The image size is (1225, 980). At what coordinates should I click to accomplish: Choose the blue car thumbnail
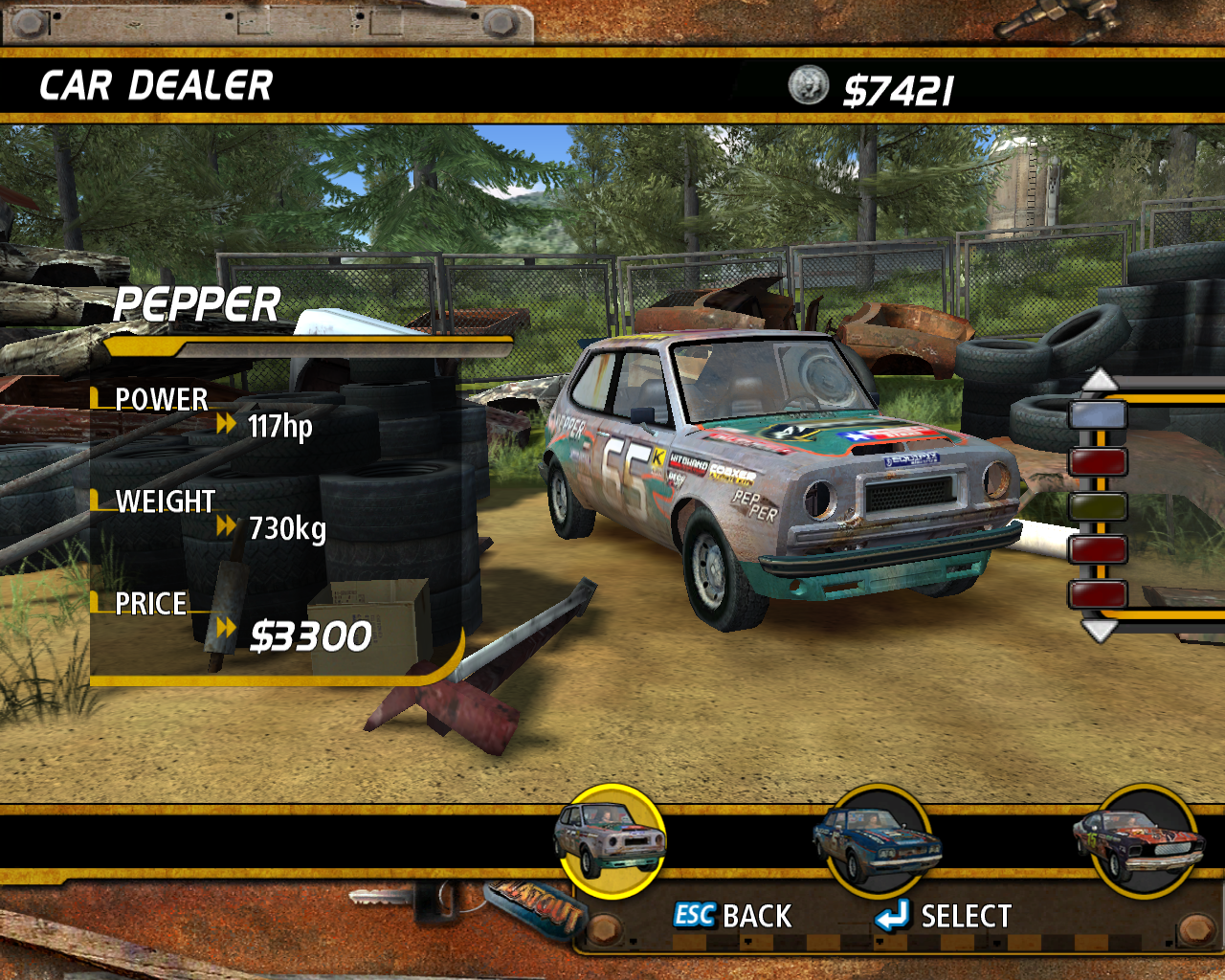coord(877,839)
